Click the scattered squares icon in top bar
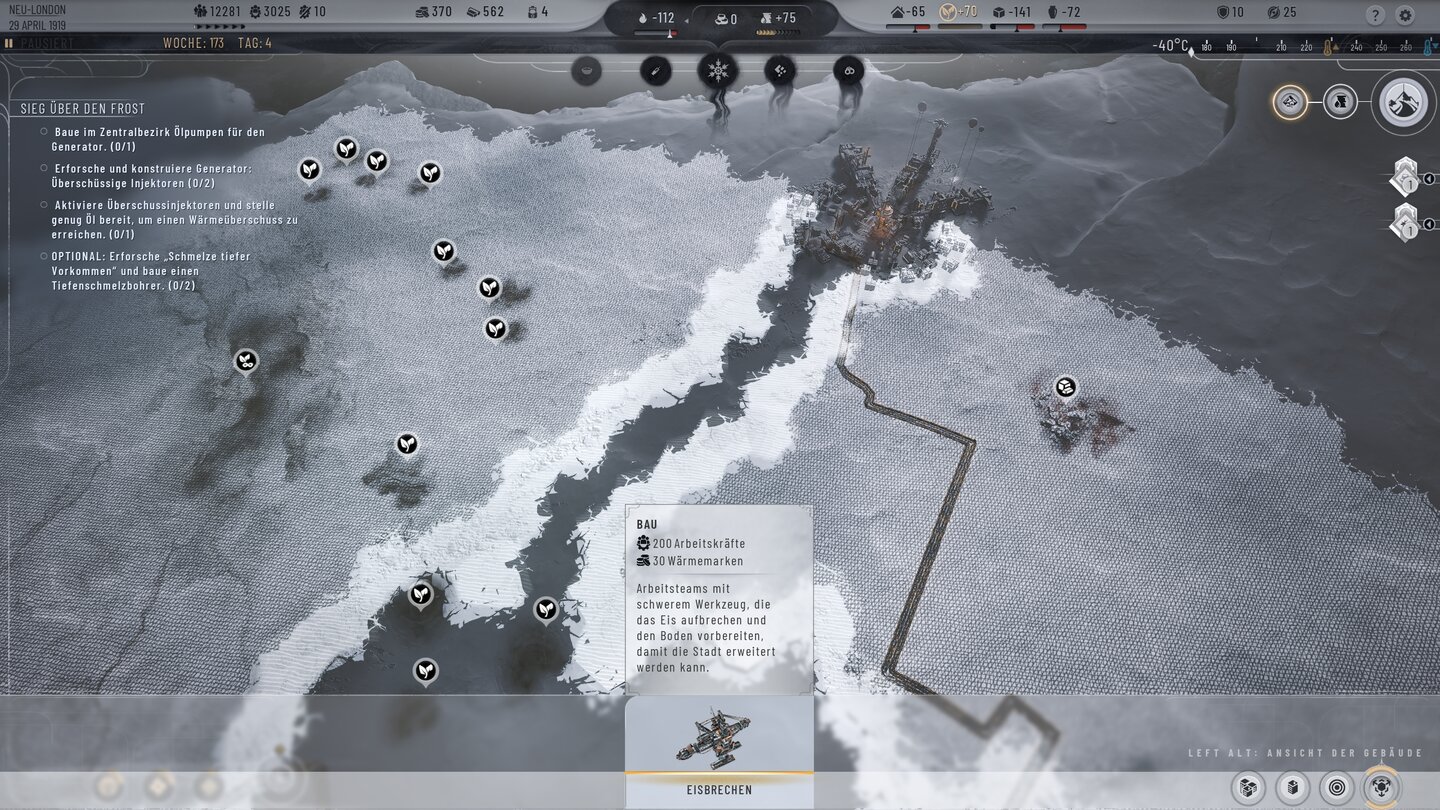This screenshot has height=810, width=1440. [780, 70]
